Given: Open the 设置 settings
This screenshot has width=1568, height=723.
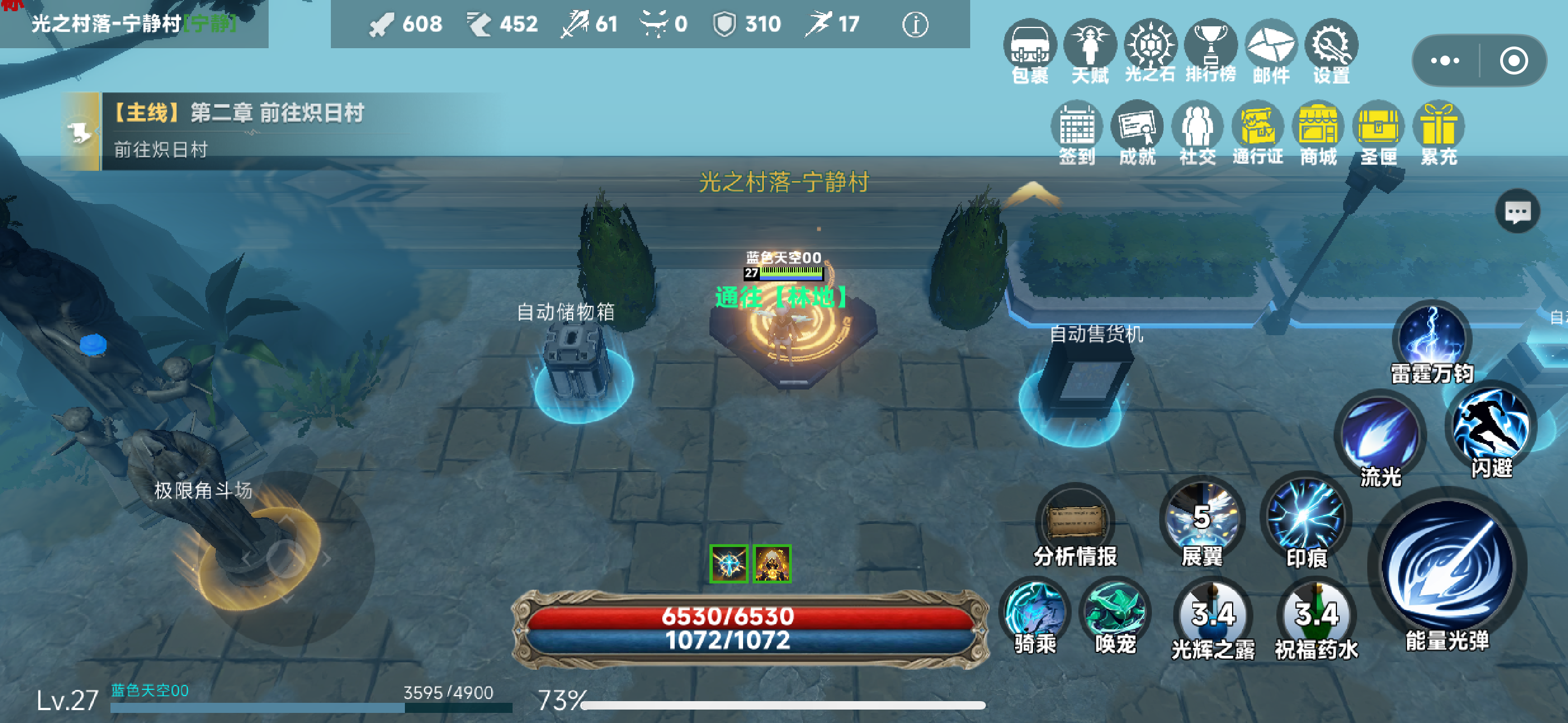Looking at the screenshot, I should click(1331, 45).
